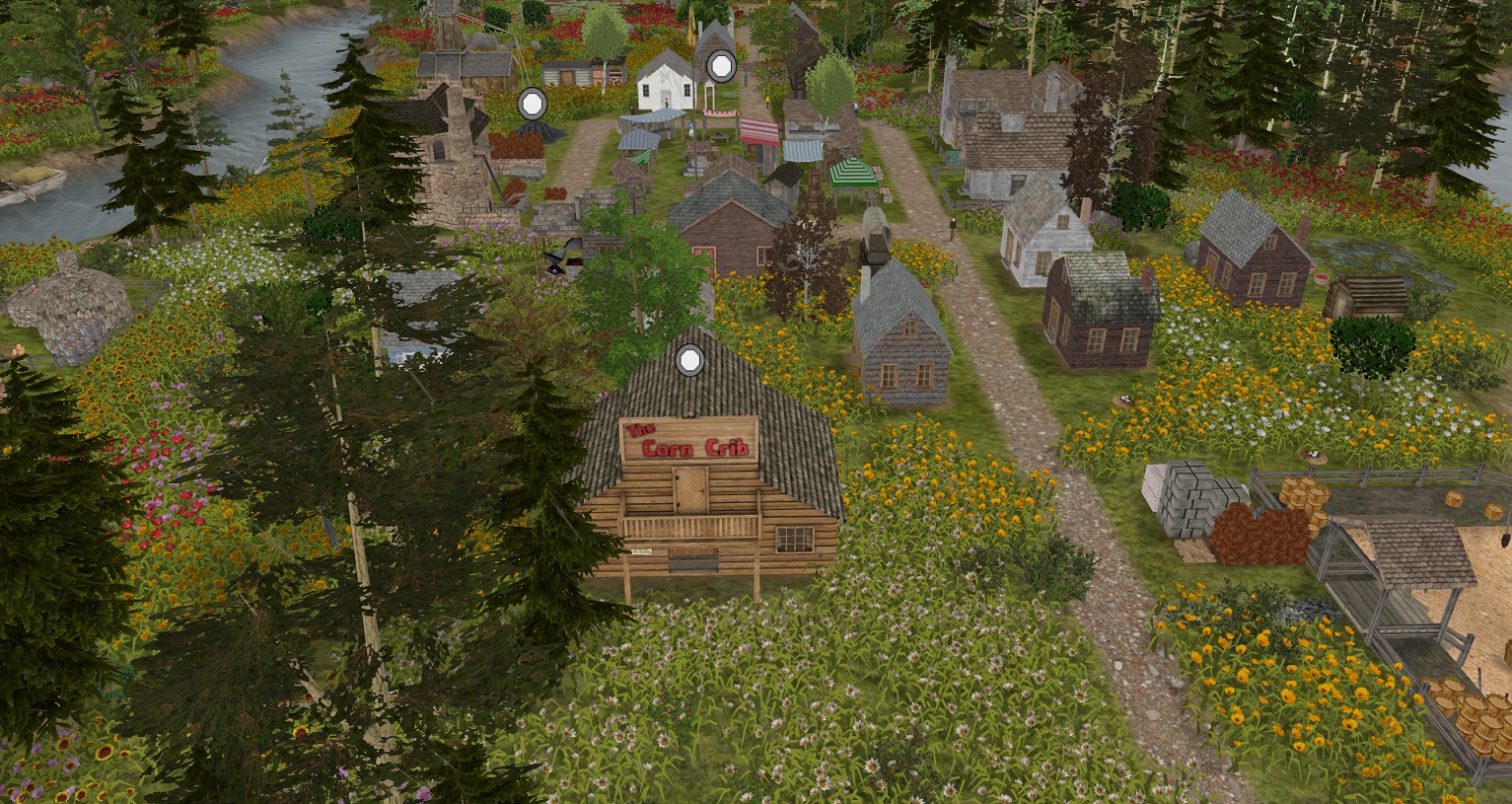Select the octagon marker beside the white house
Viewport: 1512px width, 804px height.
[721, 67]
